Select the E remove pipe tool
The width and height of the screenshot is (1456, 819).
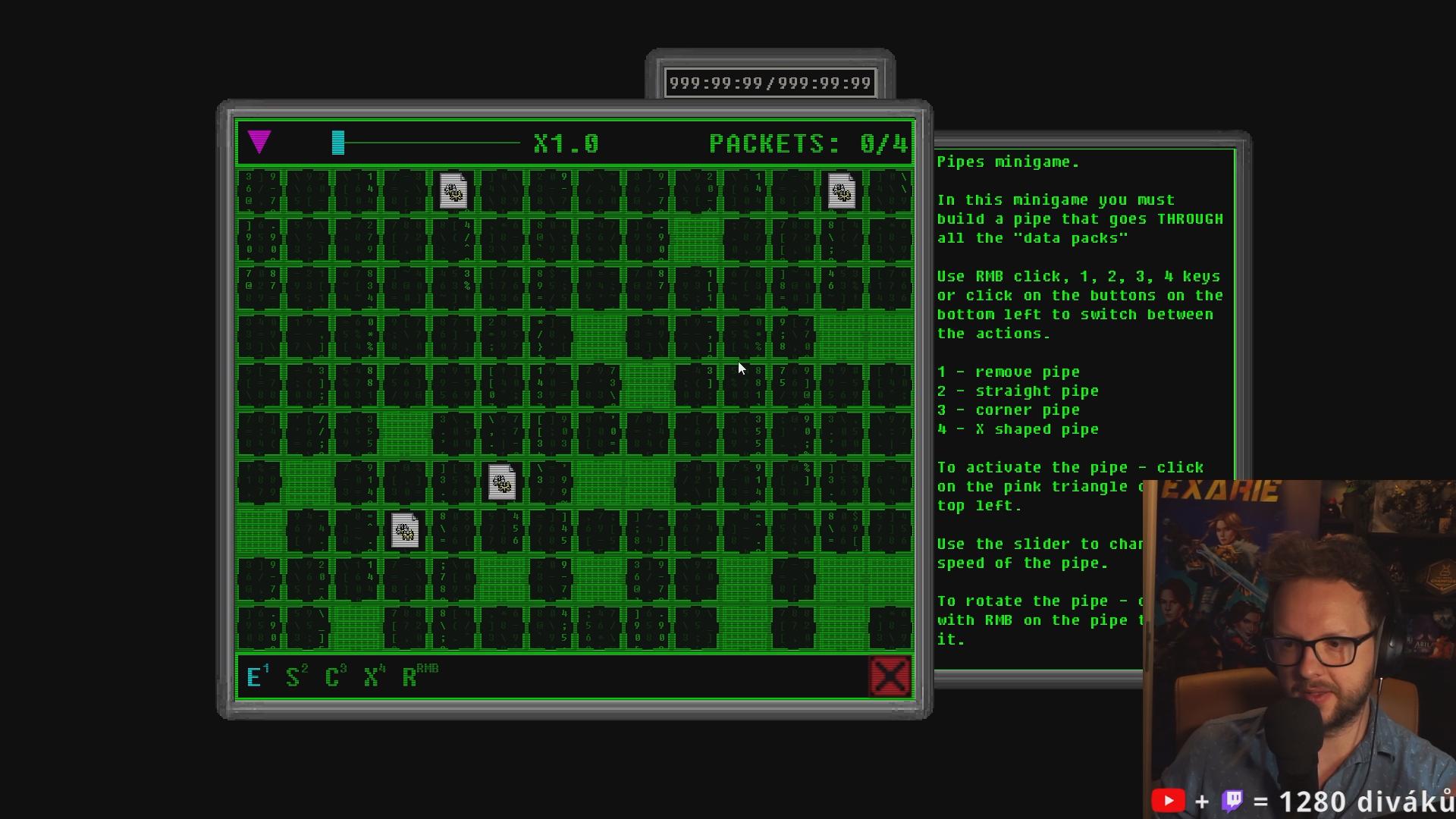coord(255,676)
